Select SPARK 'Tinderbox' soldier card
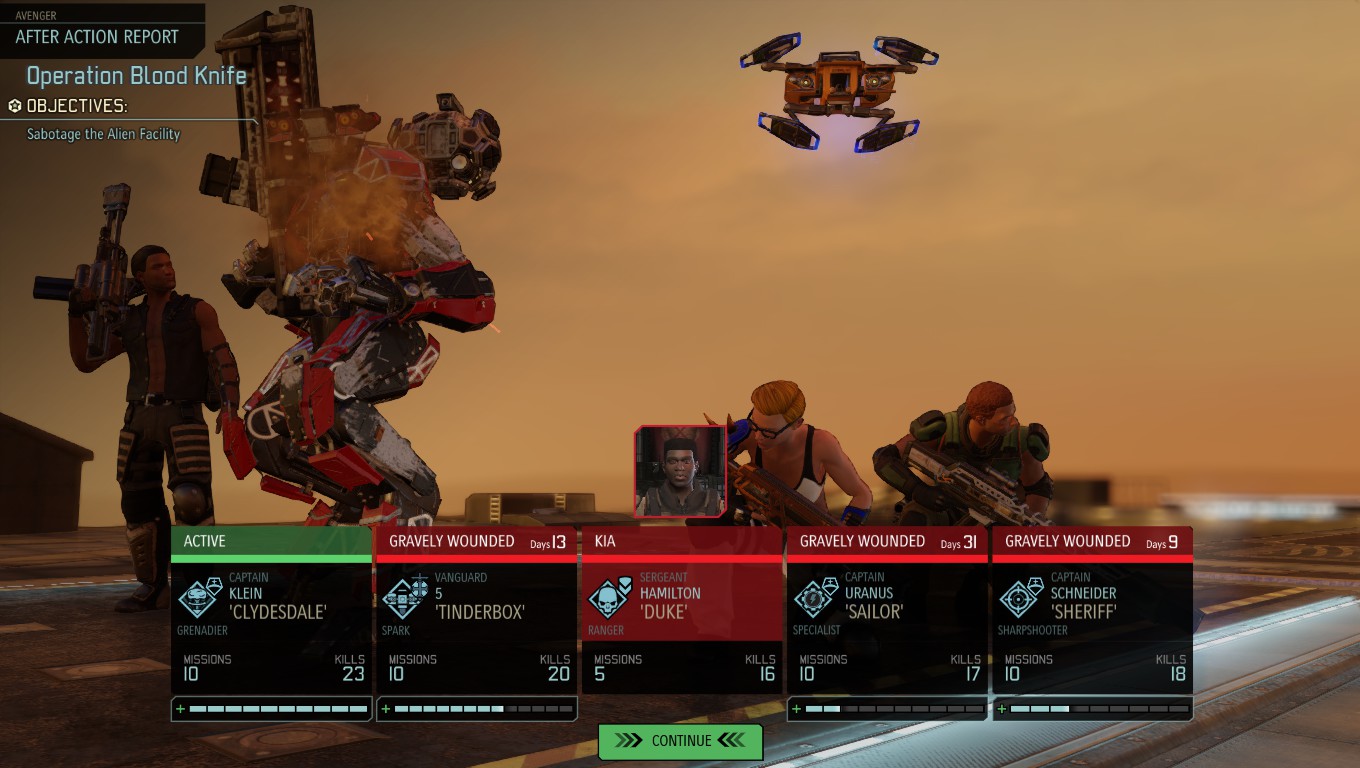The image size is (1360, 768). [x=476, y=610]
